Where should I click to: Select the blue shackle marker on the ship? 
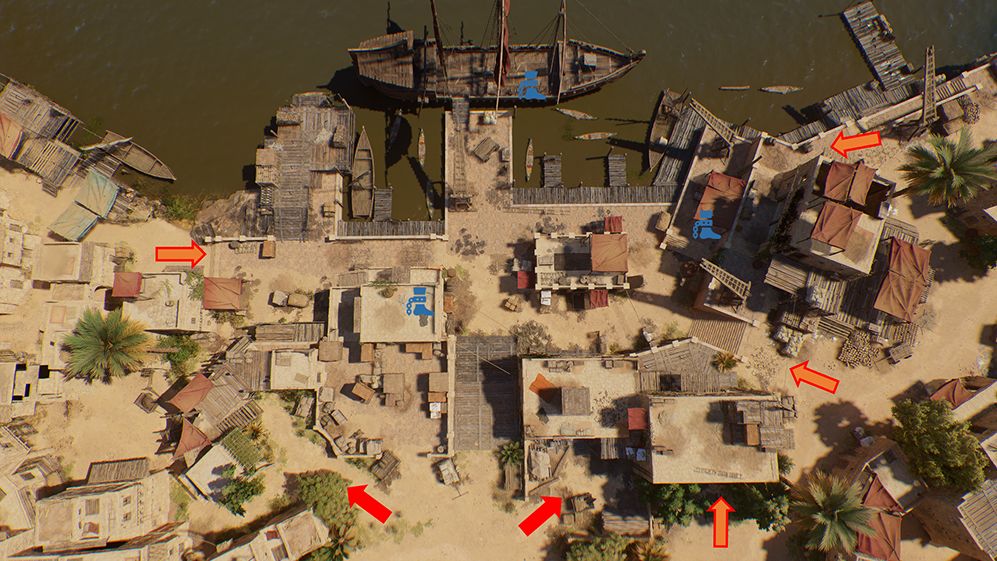click(x=532, y=87)
